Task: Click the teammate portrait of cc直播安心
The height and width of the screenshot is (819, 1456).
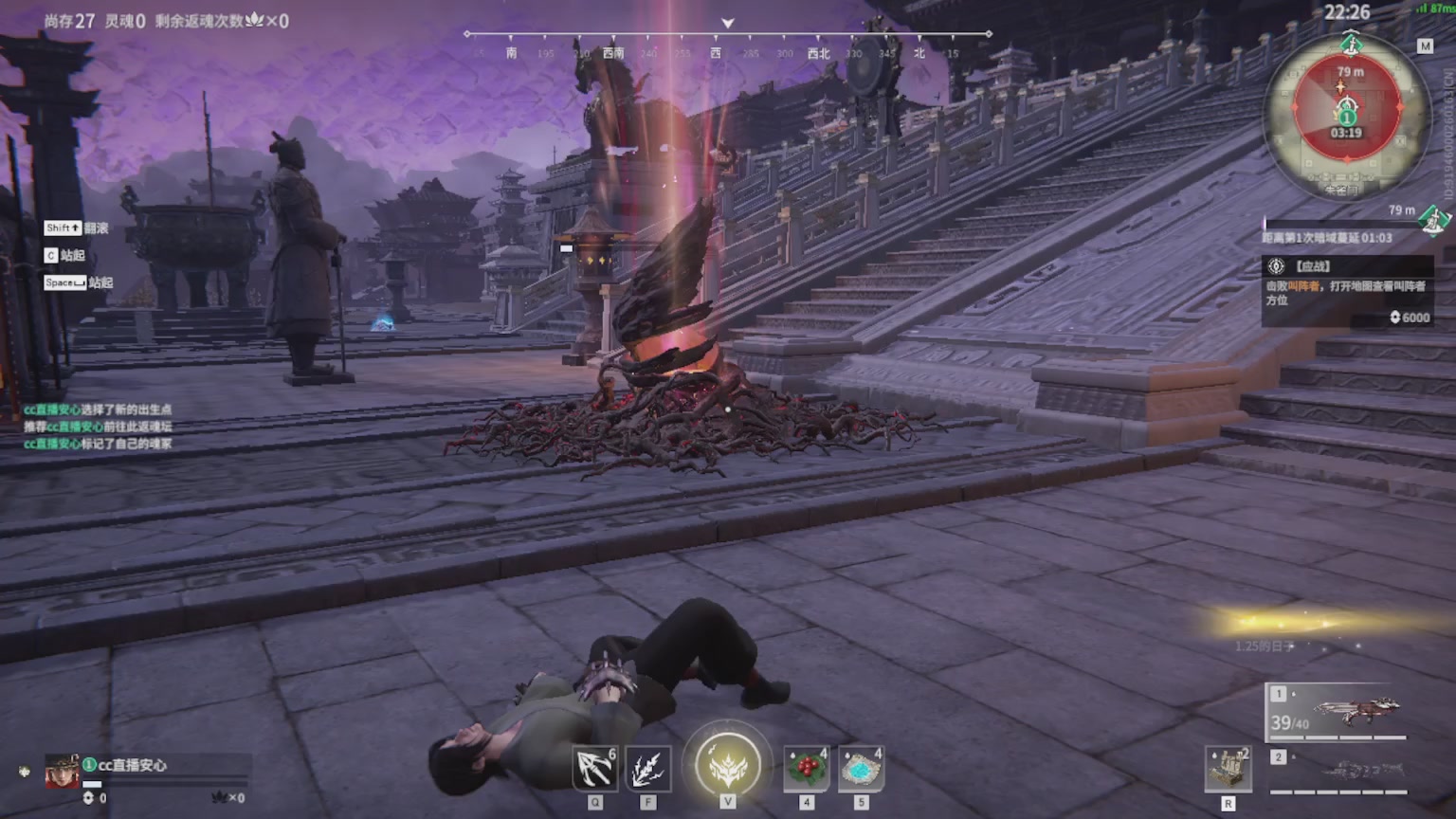Action: [62, 773]
